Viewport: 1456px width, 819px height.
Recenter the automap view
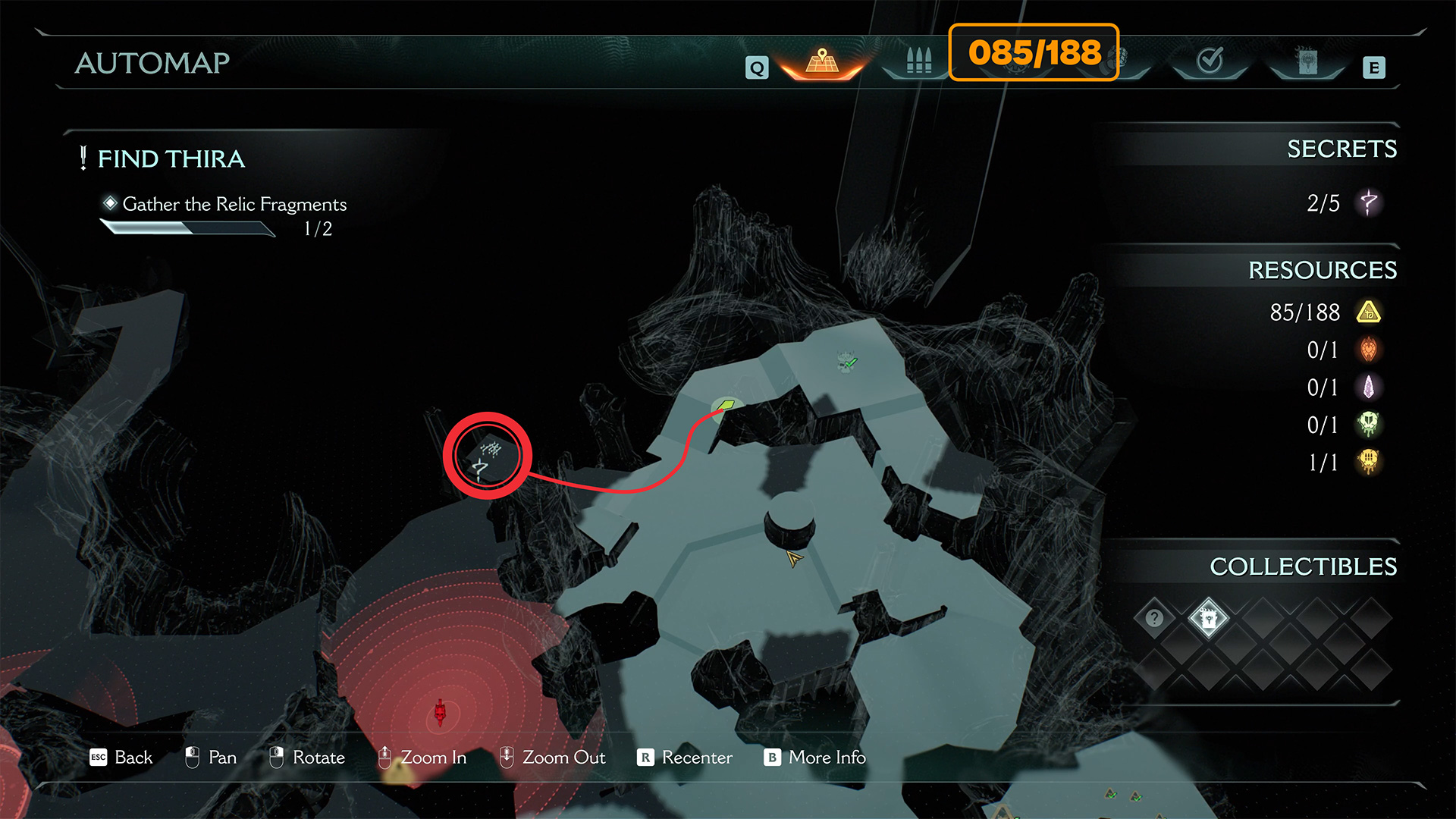685,758
